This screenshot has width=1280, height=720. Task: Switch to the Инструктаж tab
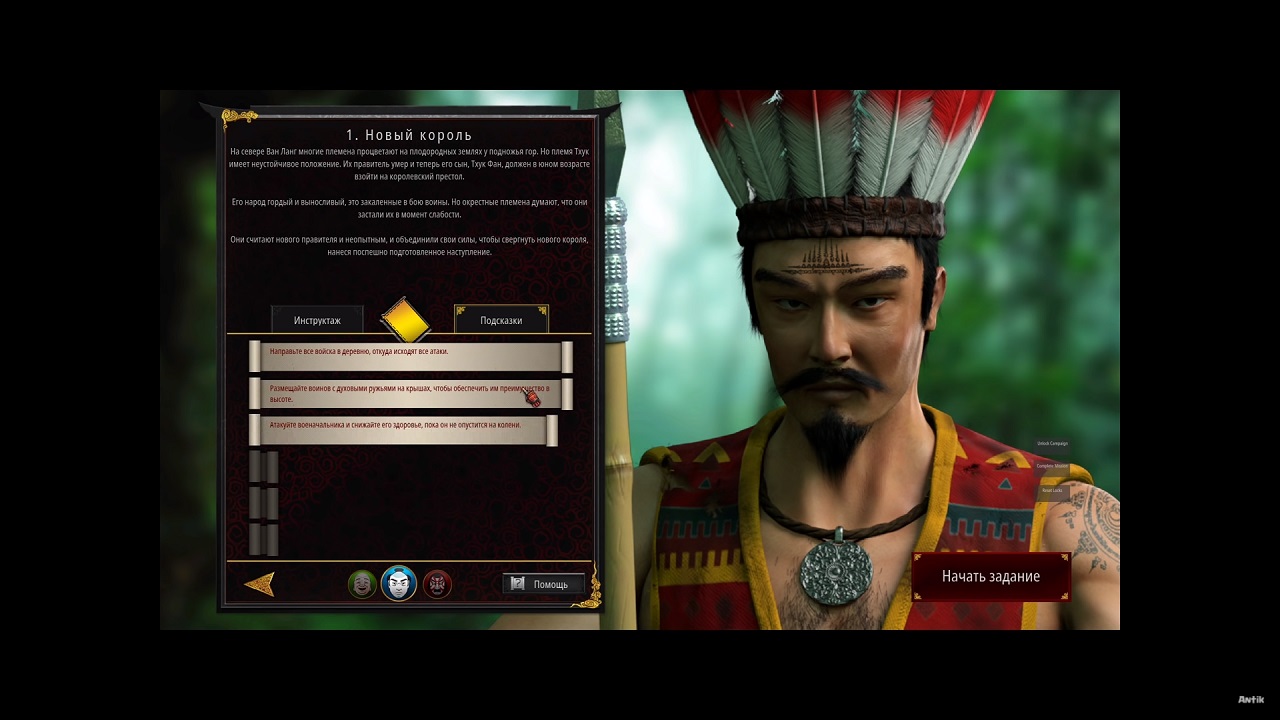[317, 320]
